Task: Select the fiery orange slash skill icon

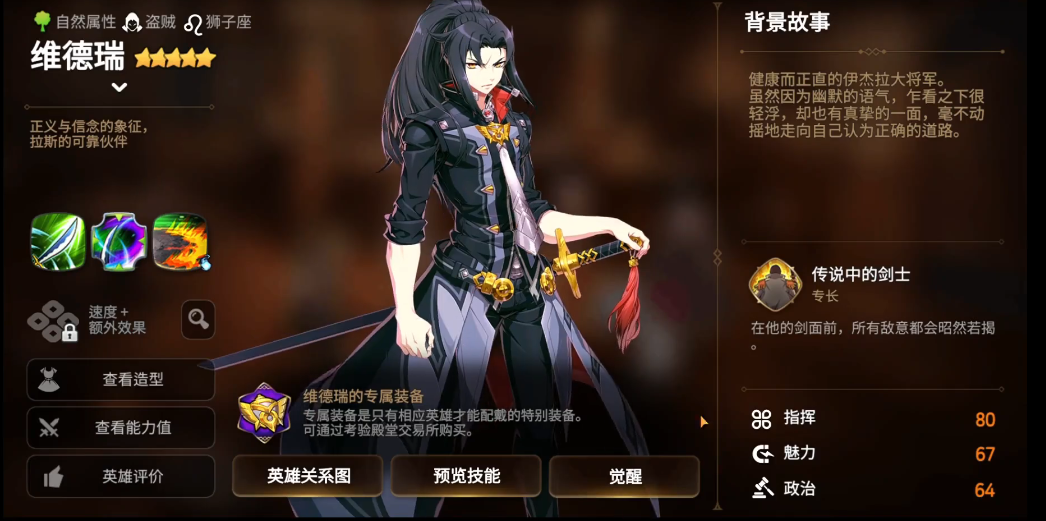Action: [180, 241]
